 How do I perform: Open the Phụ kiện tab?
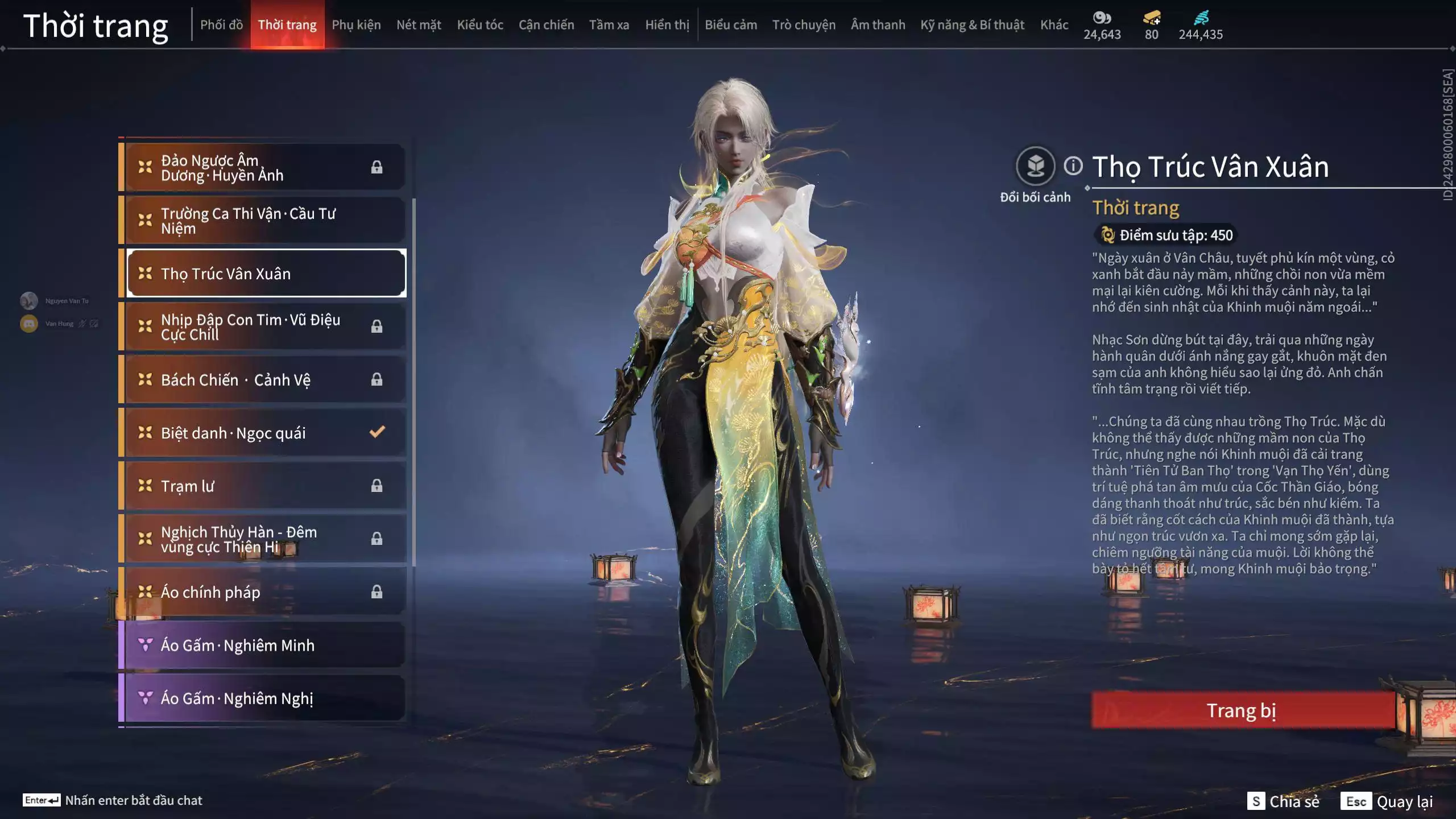356,25
